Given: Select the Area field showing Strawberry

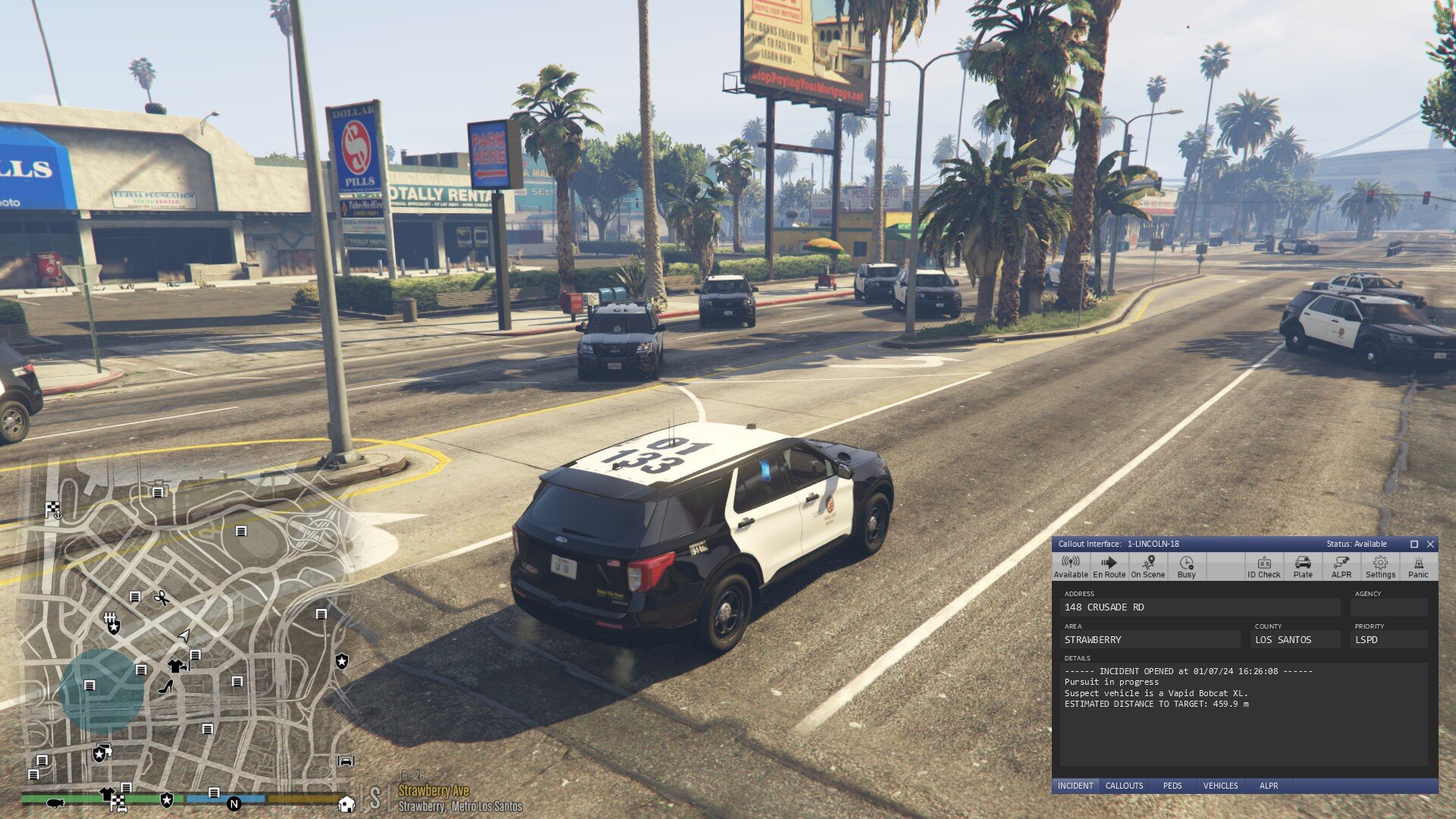Looking at the screenshot, I should coord(1151,640).
